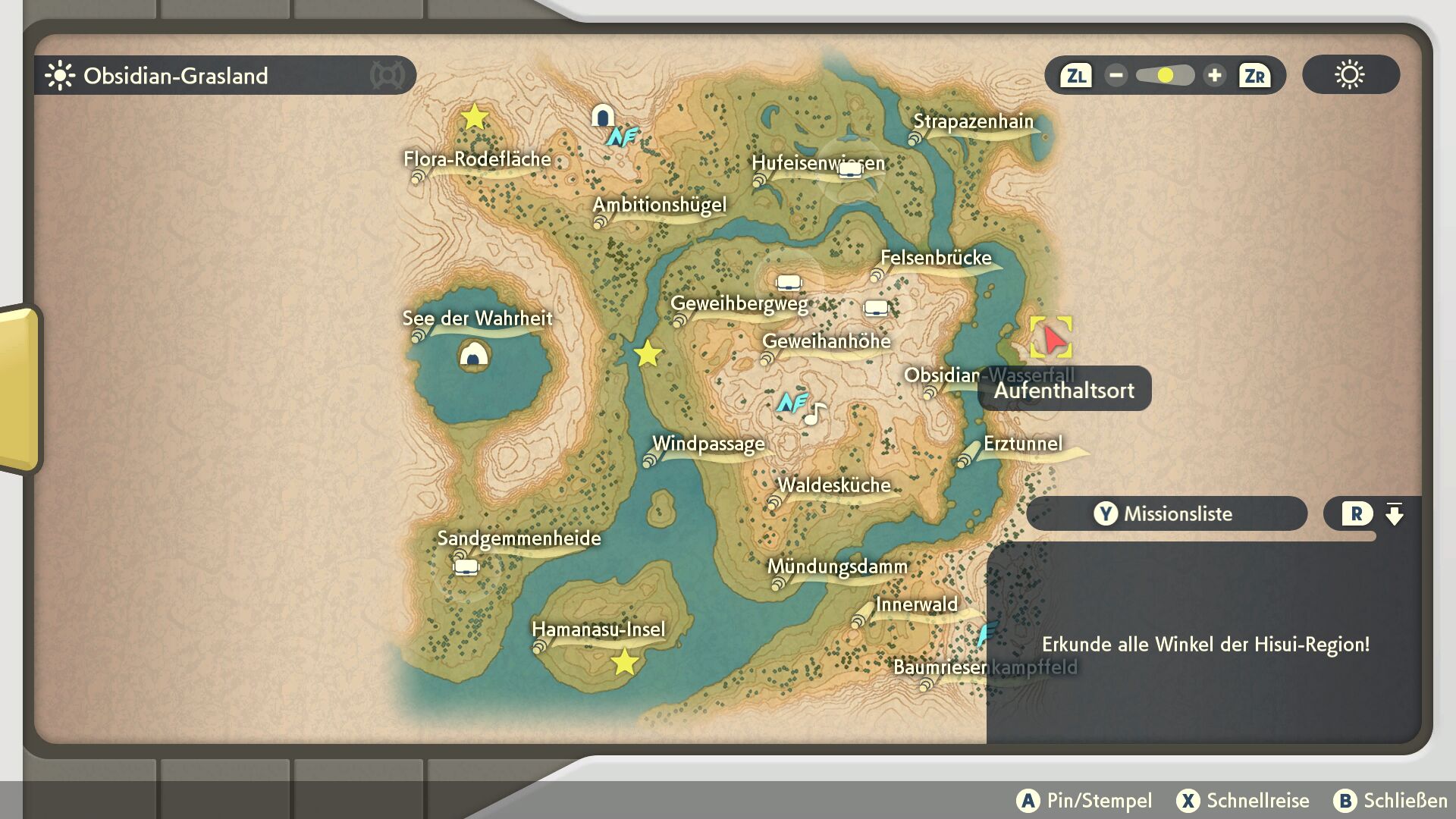Select the Geweihanhöhe map label

click(x=826, y=342)
